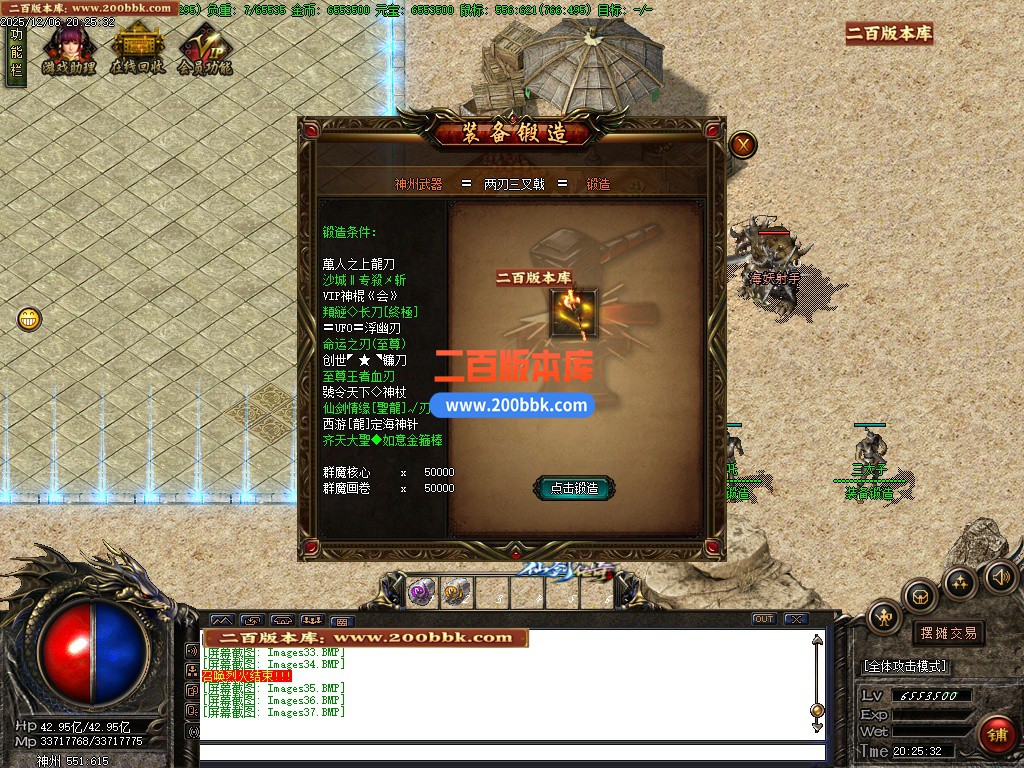
Task: Click the cube-shaped bag icon
Action: pos(920,597)
